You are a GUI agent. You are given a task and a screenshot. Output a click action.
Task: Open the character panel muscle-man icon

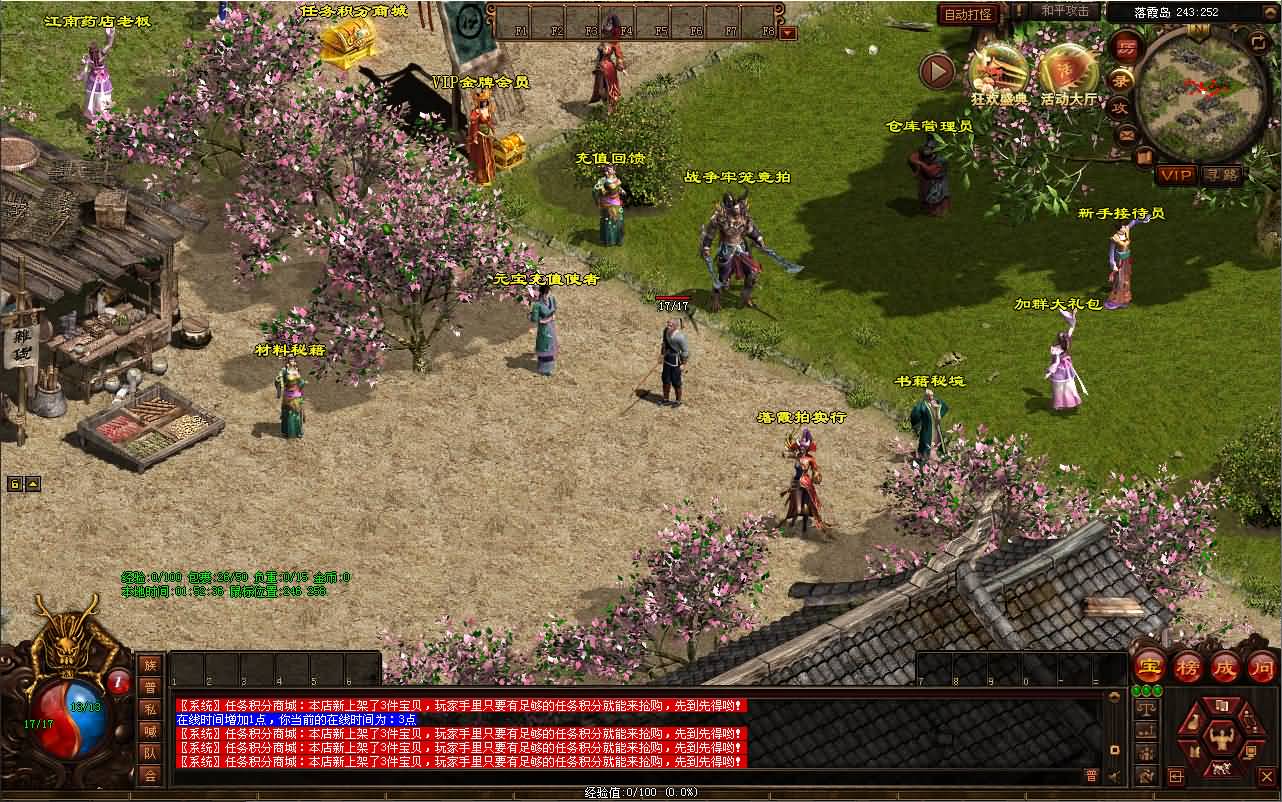click(x=1220, y=737)
